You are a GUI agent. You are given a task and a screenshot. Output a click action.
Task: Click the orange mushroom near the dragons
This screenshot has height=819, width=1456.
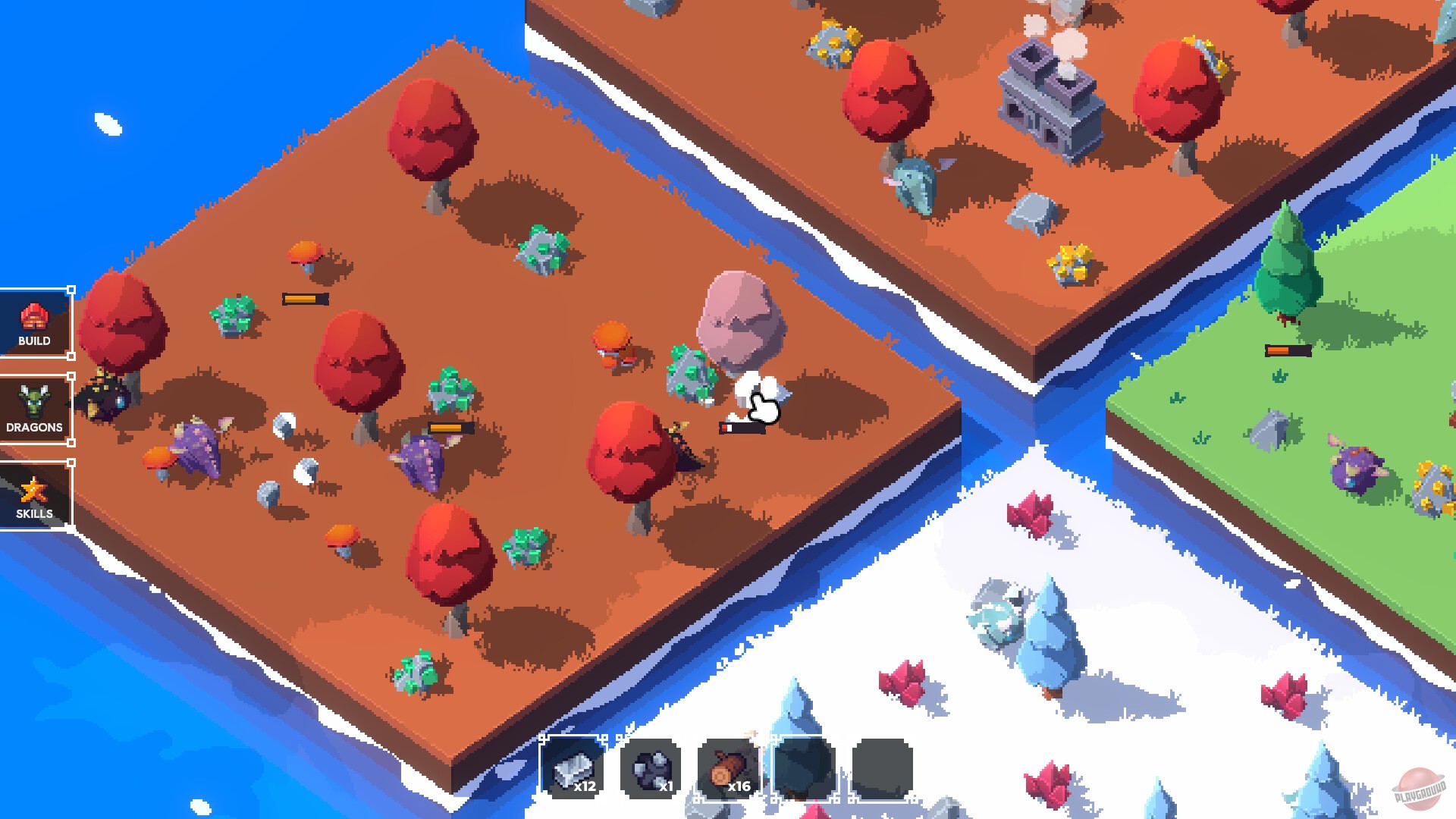click(156, 457)
